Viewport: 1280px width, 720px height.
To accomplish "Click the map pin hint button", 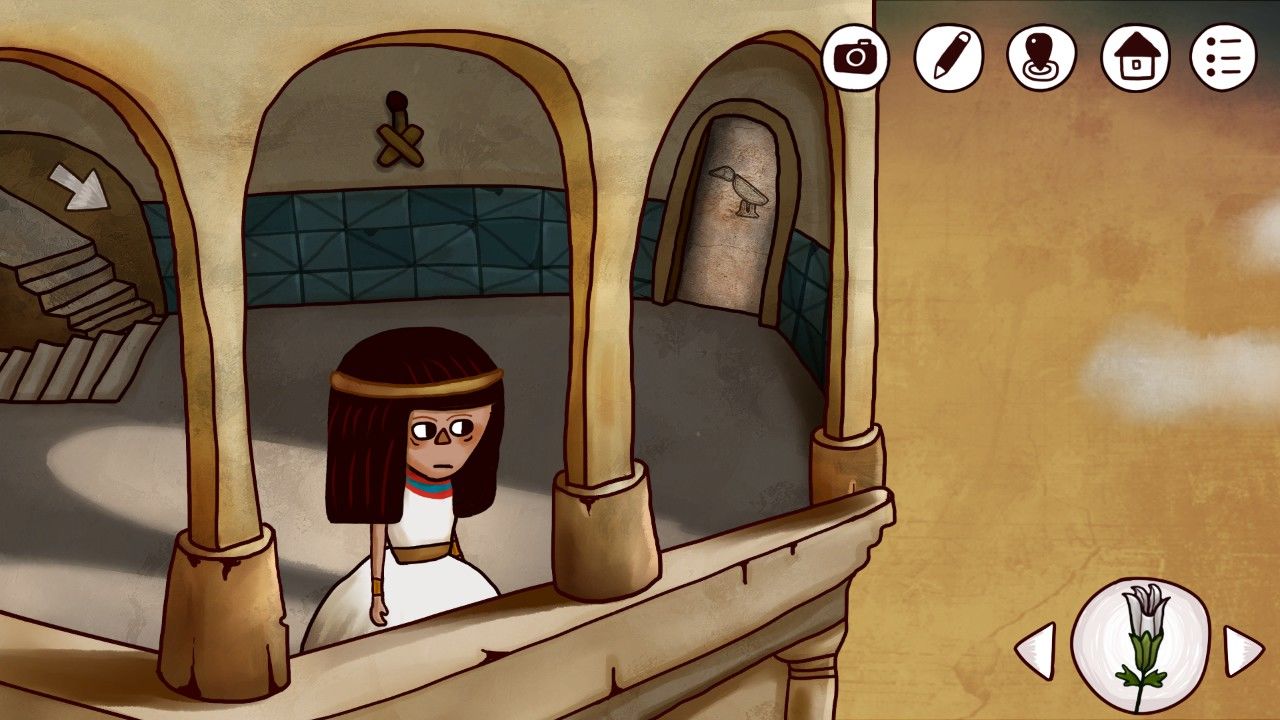I will click(1041, 57).
